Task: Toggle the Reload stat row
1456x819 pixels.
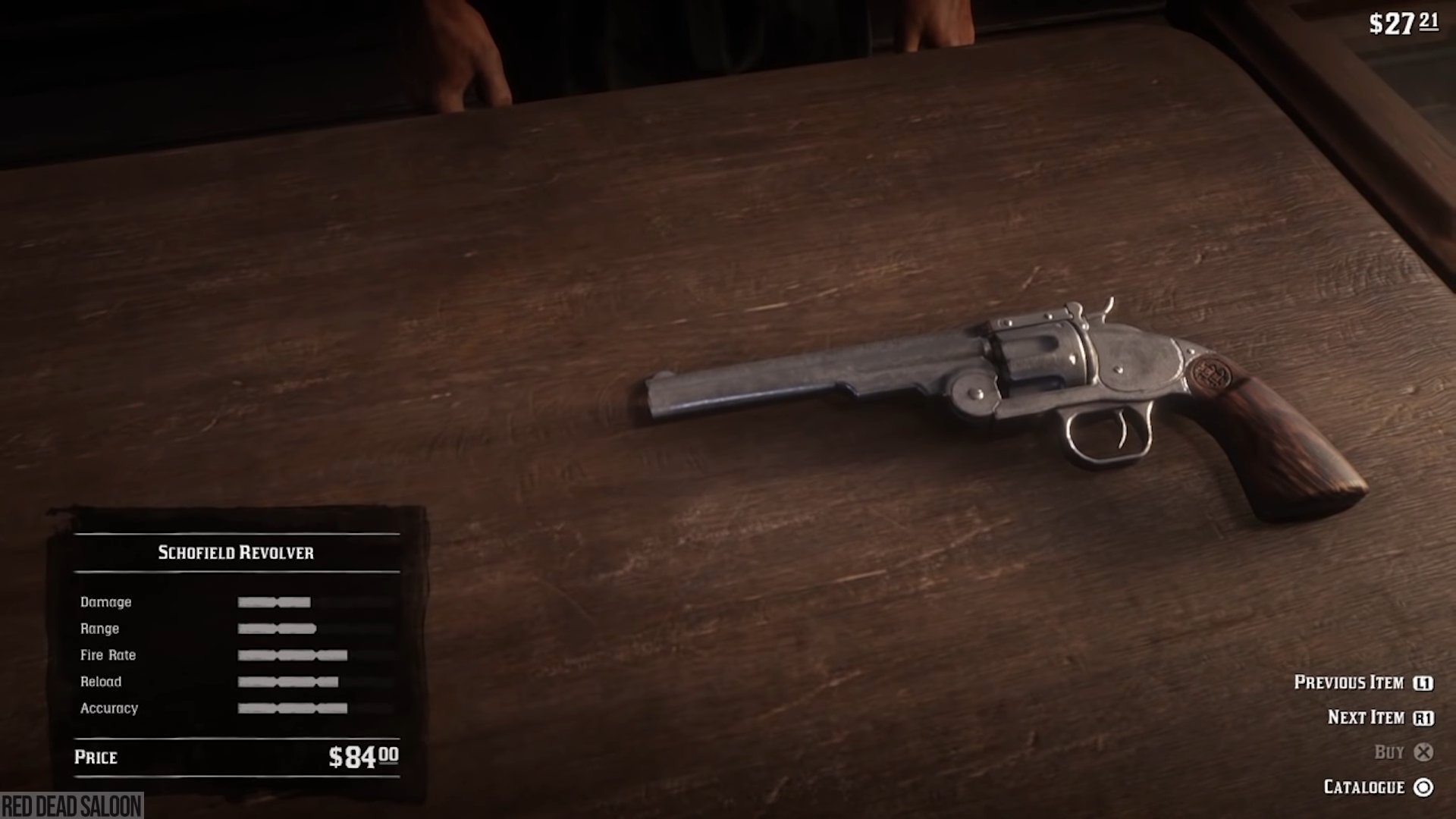Action: 288,681
